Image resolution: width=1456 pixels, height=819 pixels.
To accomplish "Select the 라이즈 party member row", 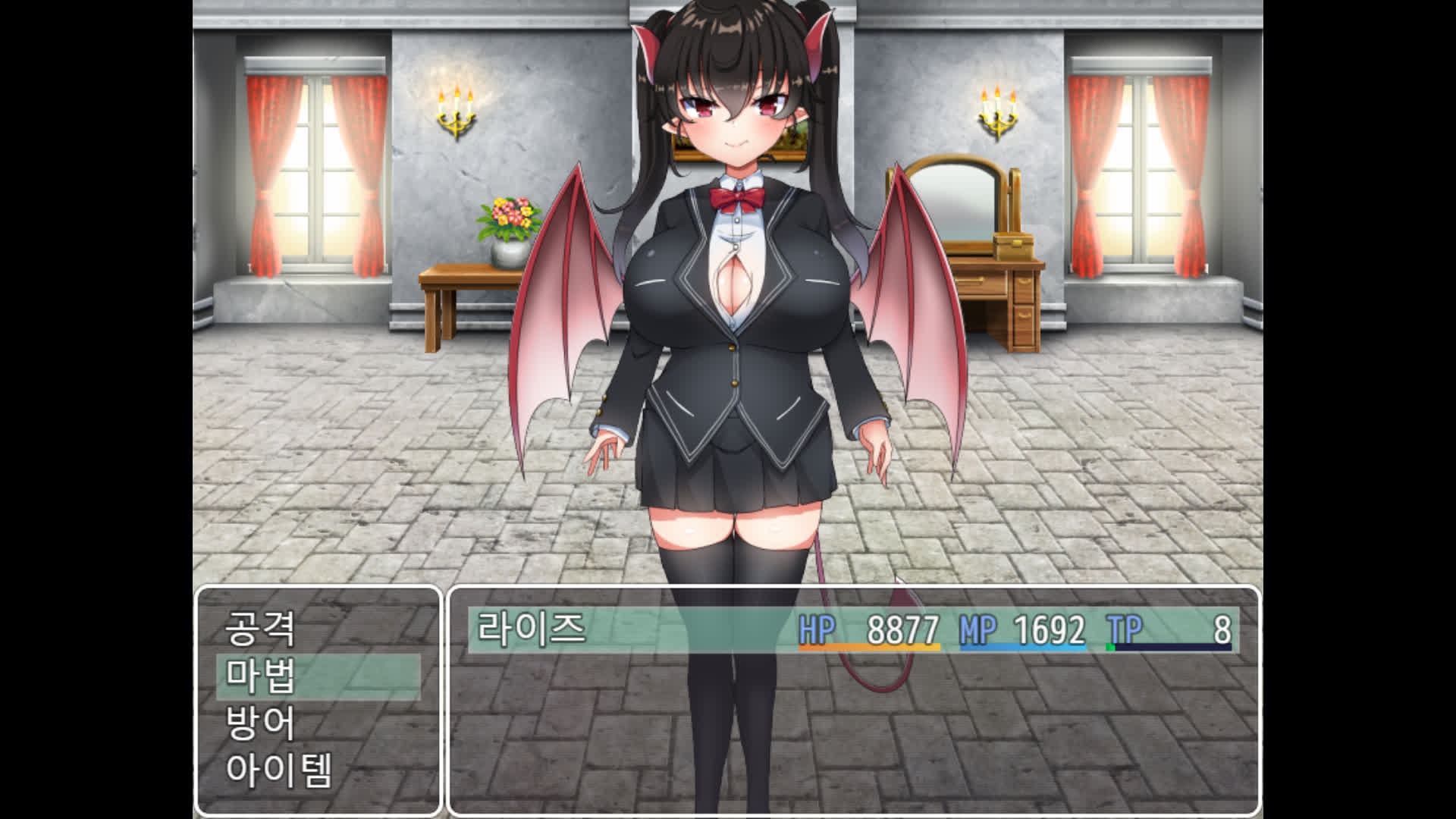I will (852, 629).
